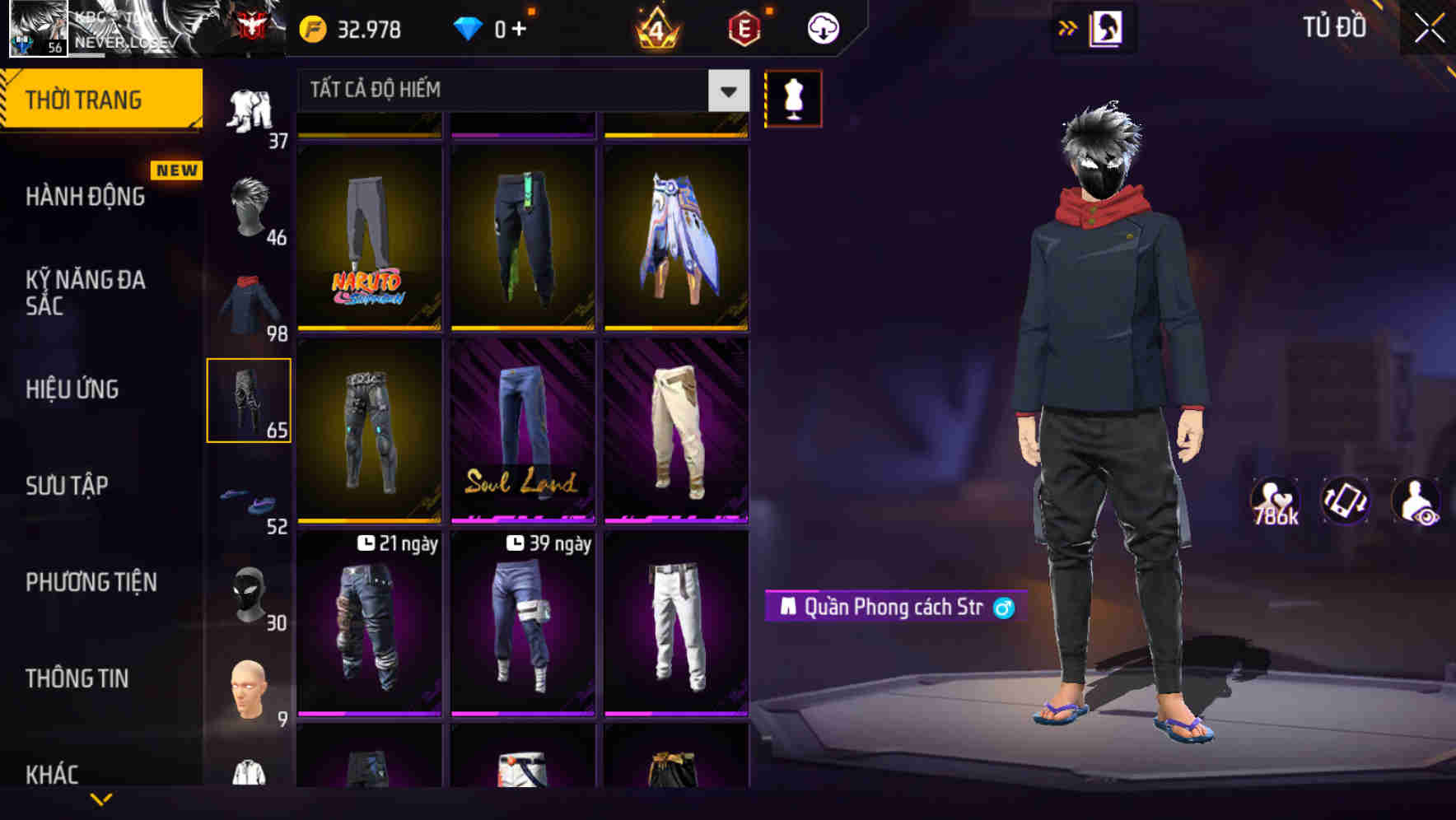1456x820 pixels.
Task: Select the head category icon labeled 9
Action: coord(250,692)
